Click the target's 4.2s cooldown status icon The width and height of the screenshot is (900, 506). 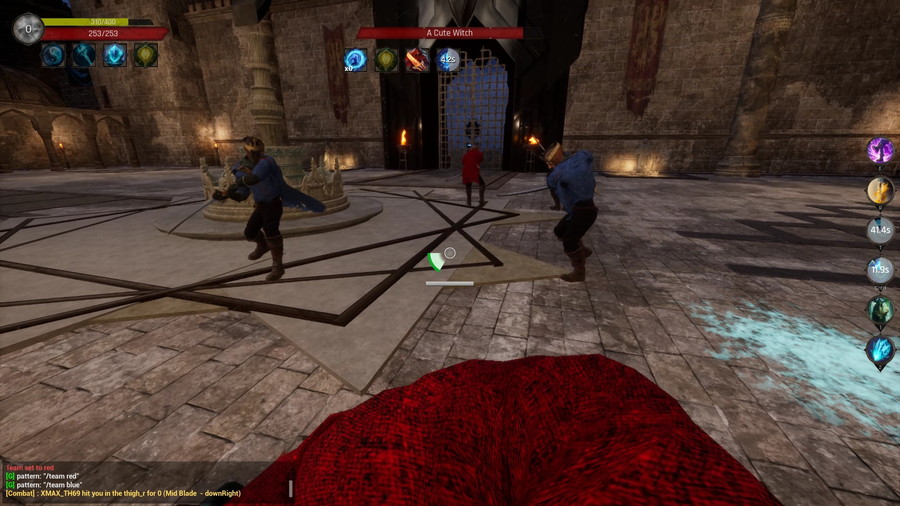[448, 60]
